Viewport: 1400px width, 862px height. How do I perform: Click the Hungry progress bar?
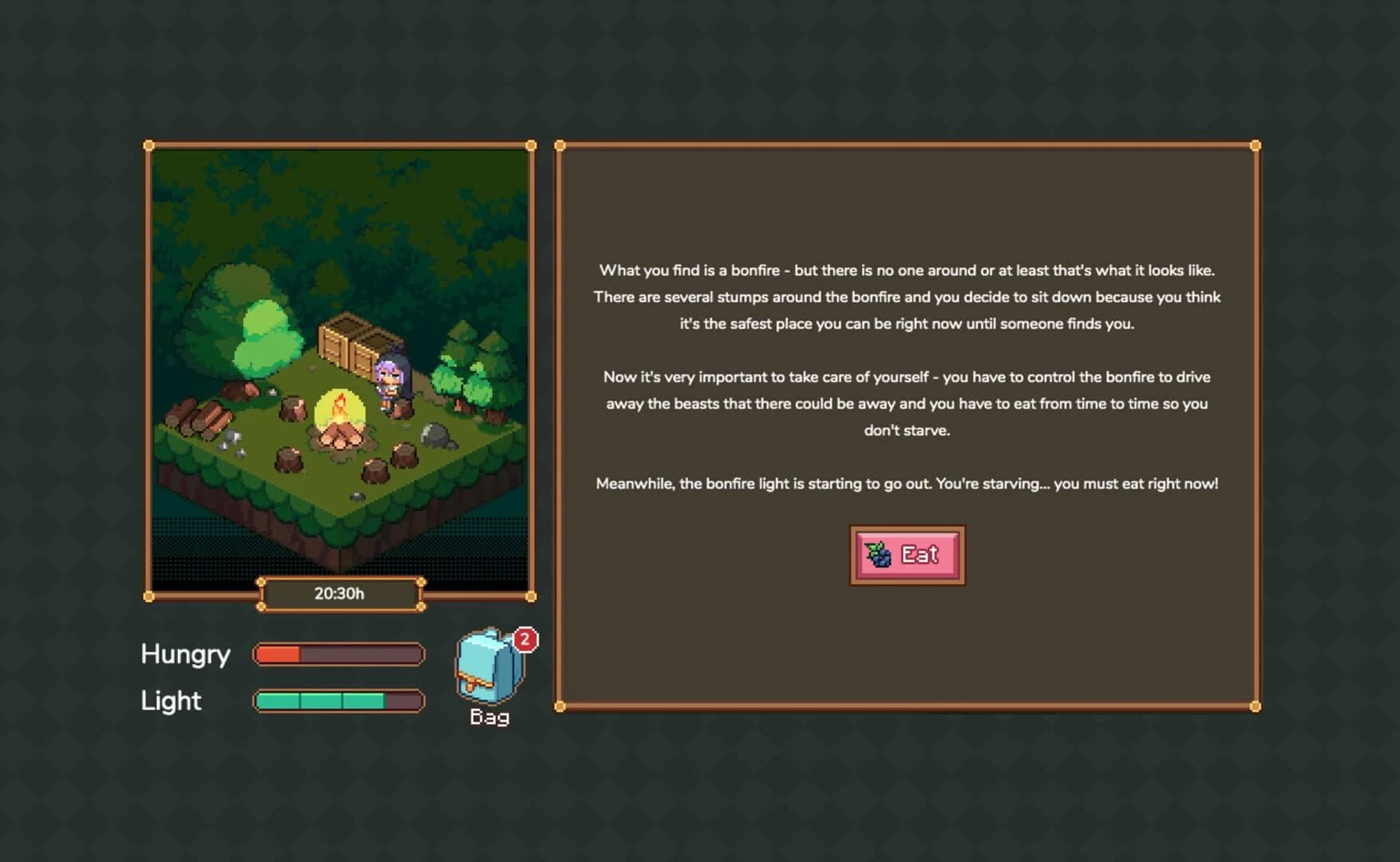coord(337,654)
